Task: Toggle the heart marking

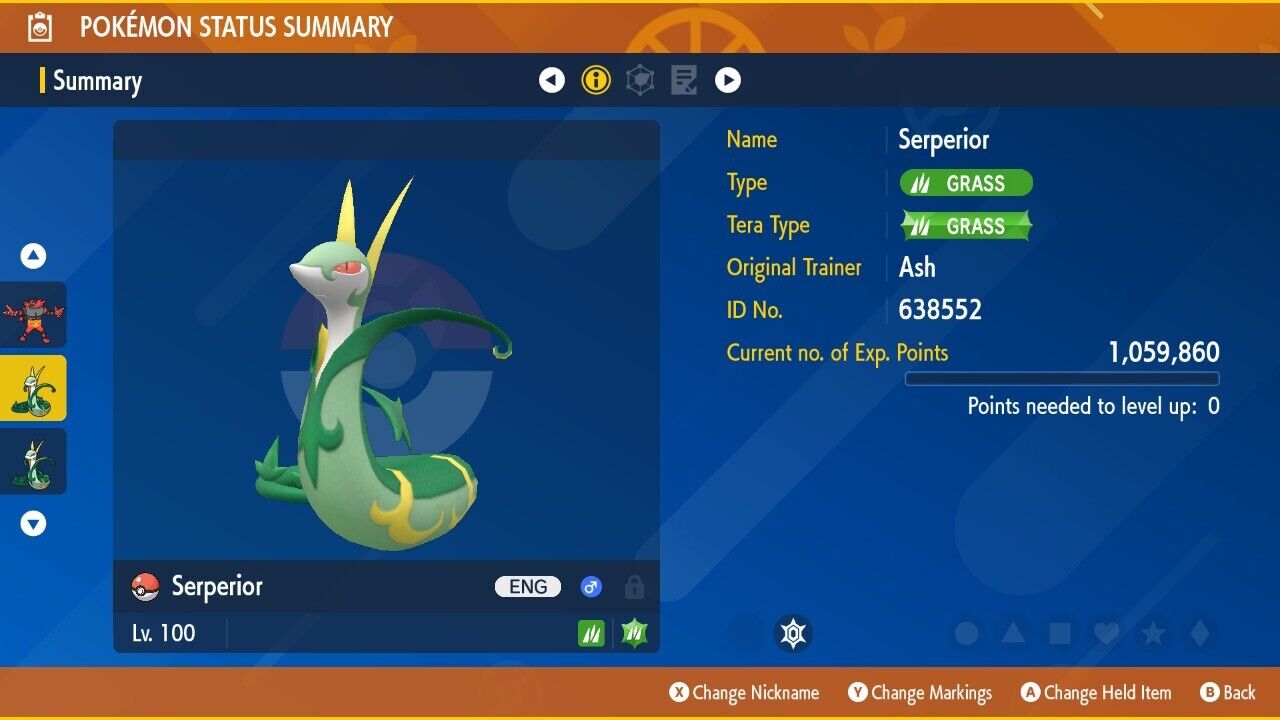Action: pos(1105,633)
